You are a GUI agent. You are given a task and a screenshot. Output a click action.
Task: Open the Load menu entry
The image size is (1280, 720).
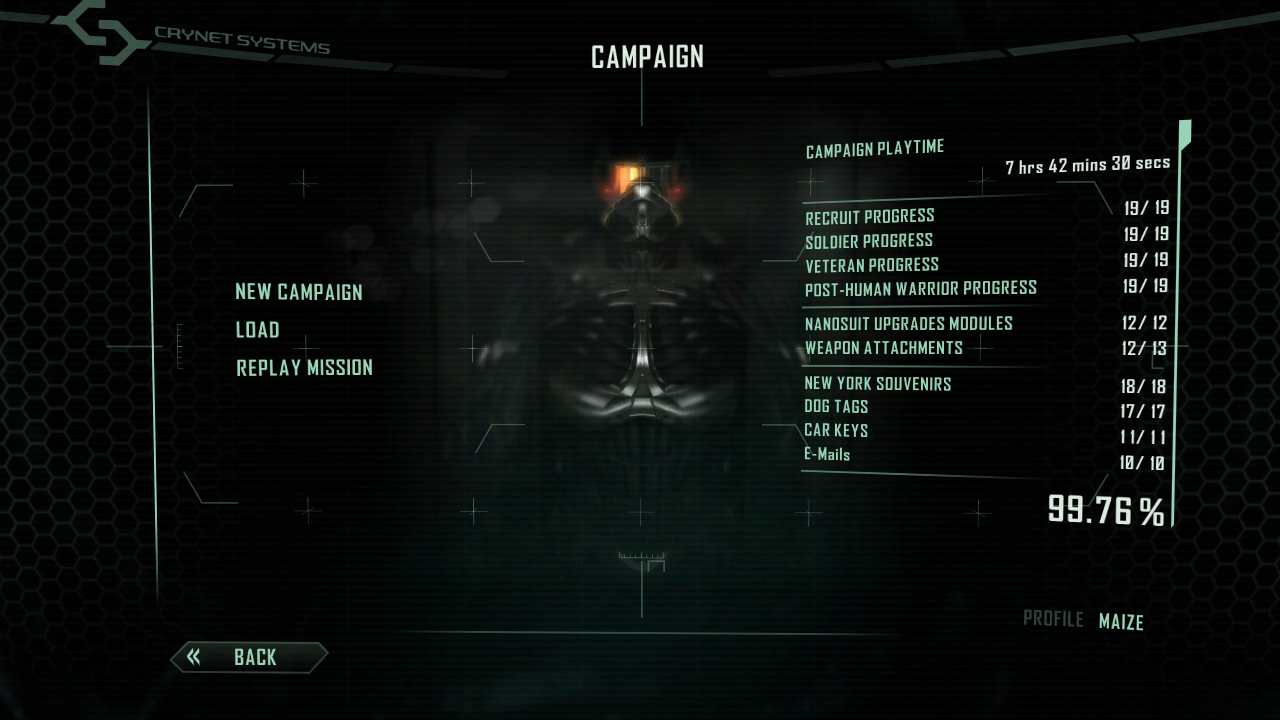257,330
